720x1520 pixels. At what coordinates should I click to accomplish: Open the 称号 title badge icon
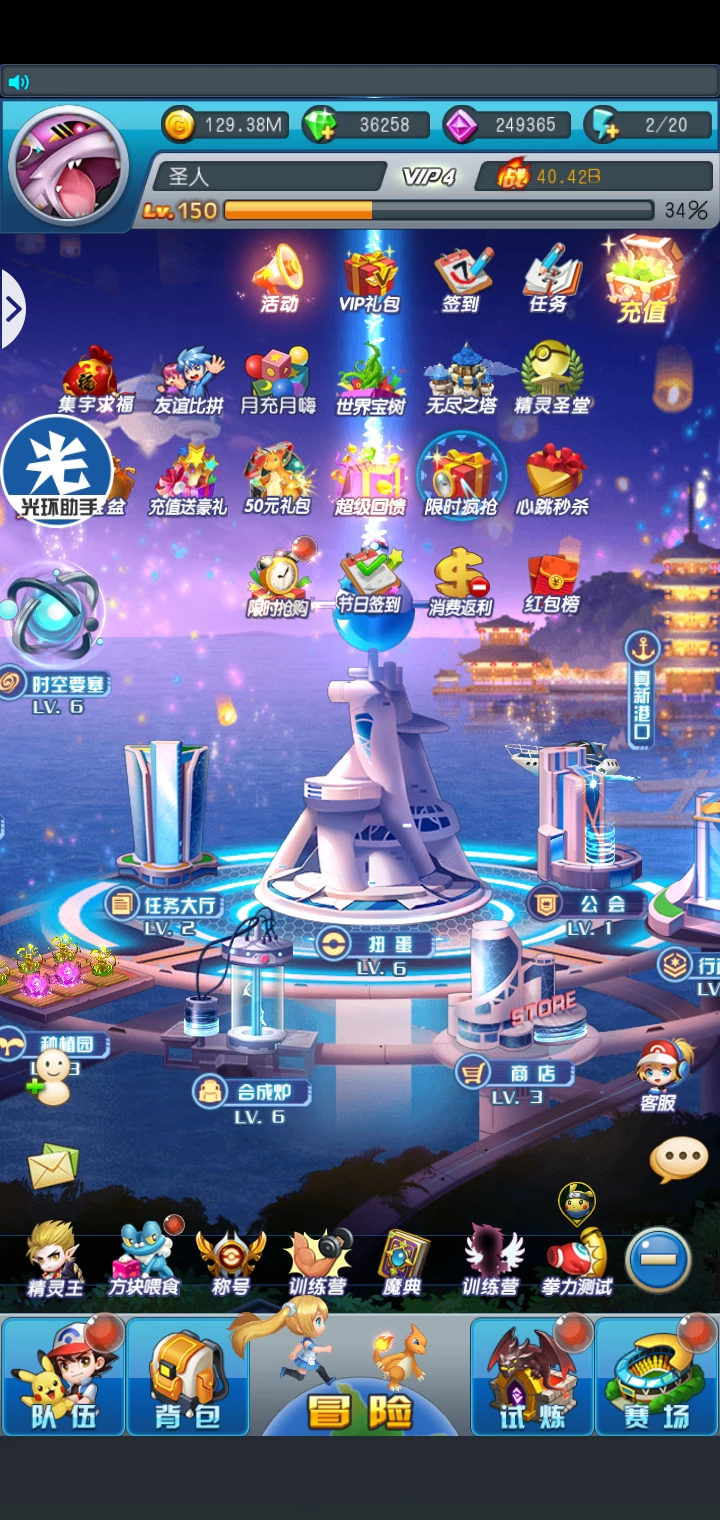(x=230, y=1262)
